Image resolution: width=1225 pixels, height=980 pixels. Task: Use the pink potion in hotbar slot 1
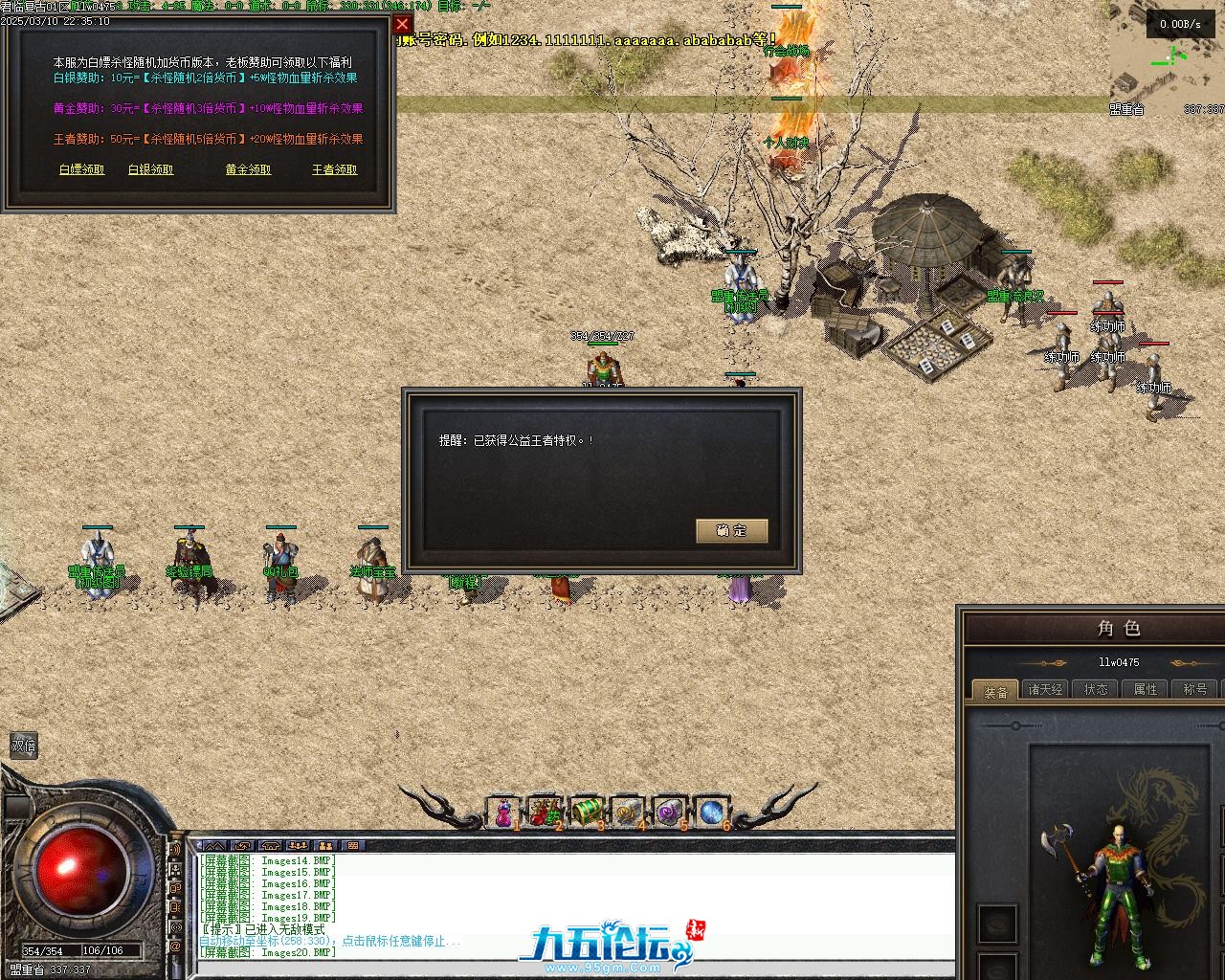tap(503, 813)
